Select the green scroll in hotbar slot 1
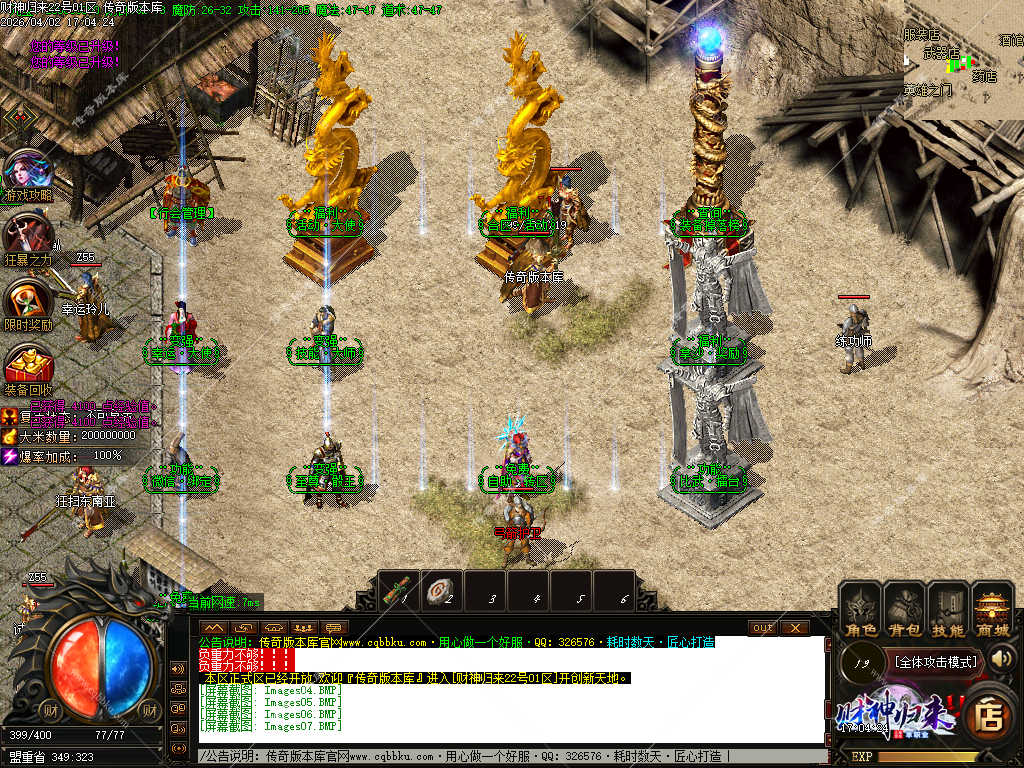Image resolution: width=1024 pixels, height=768 pixels. pyautogui.click(x=400, y=590)
